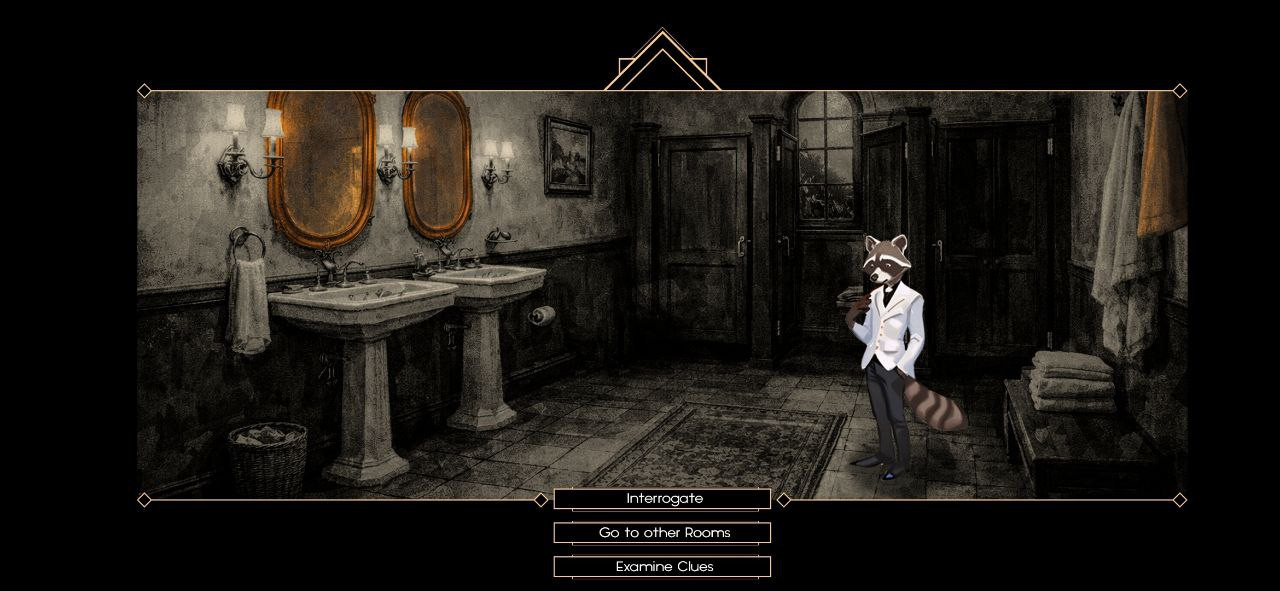Choose the Interrogate option
The width and height of the screenshot is (1280, 591).
coord(663,499)
